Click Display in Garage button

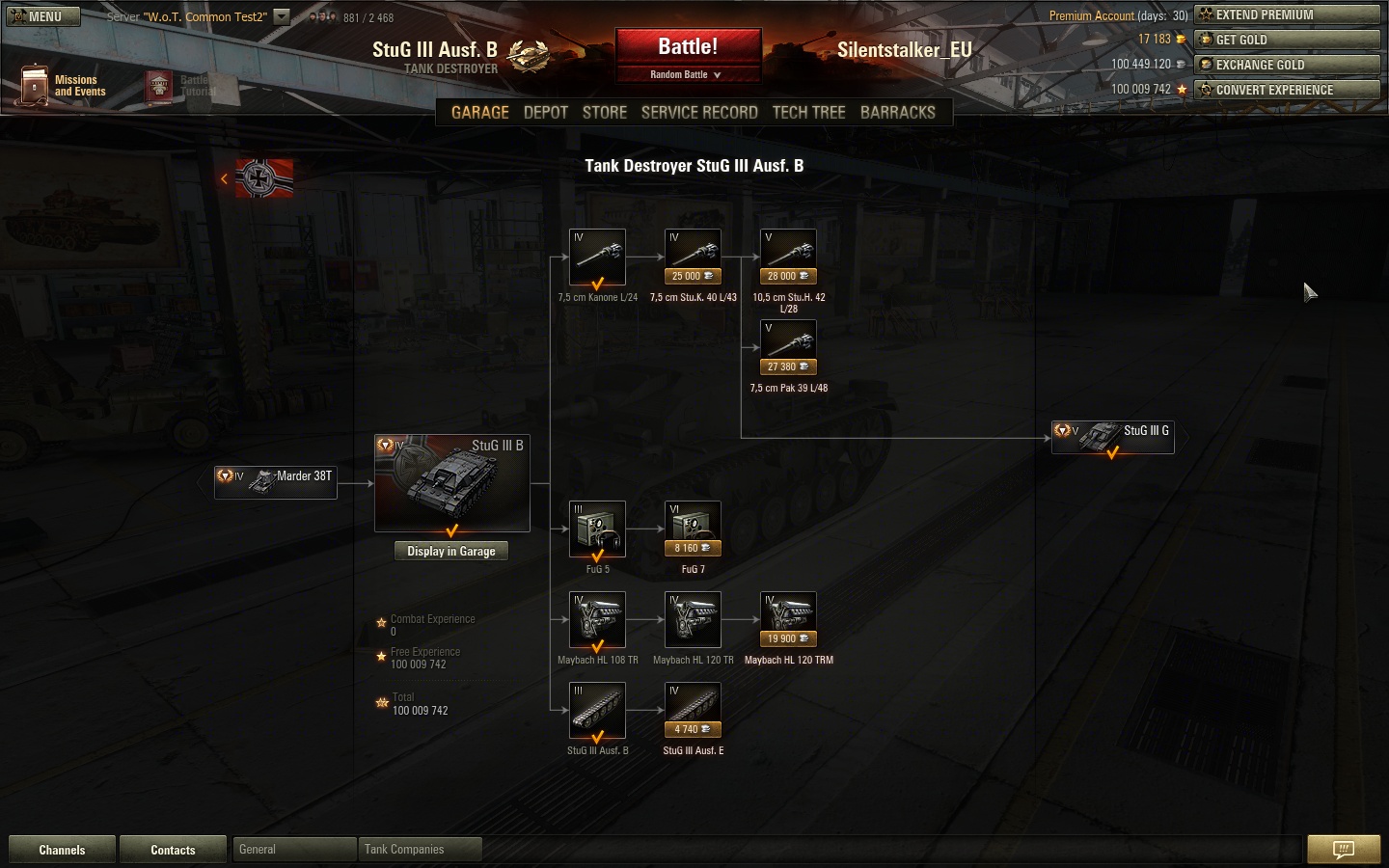click(450, 552)
